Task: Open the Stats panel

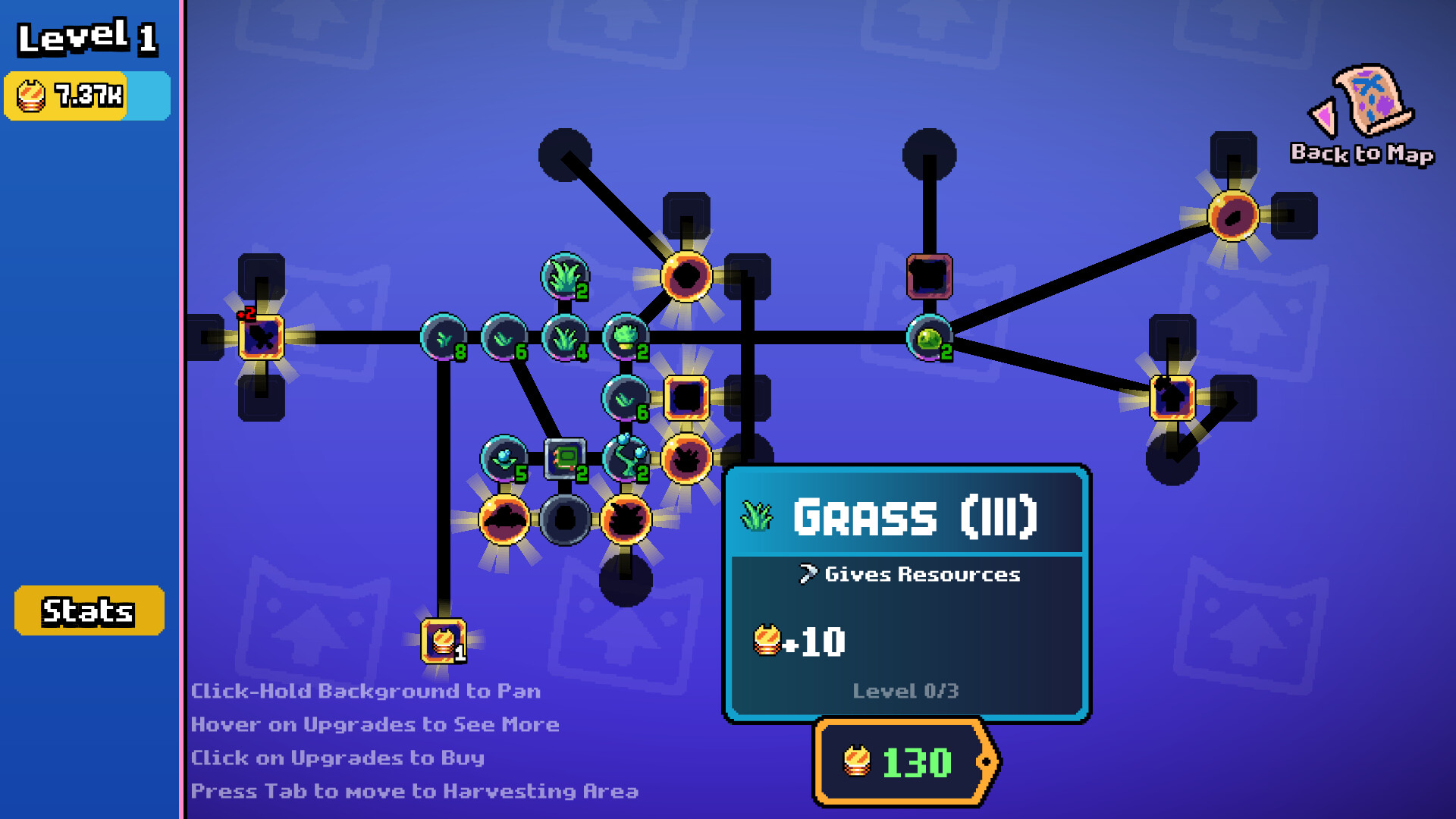Action: pyautogui.click(x=89, y=610)
